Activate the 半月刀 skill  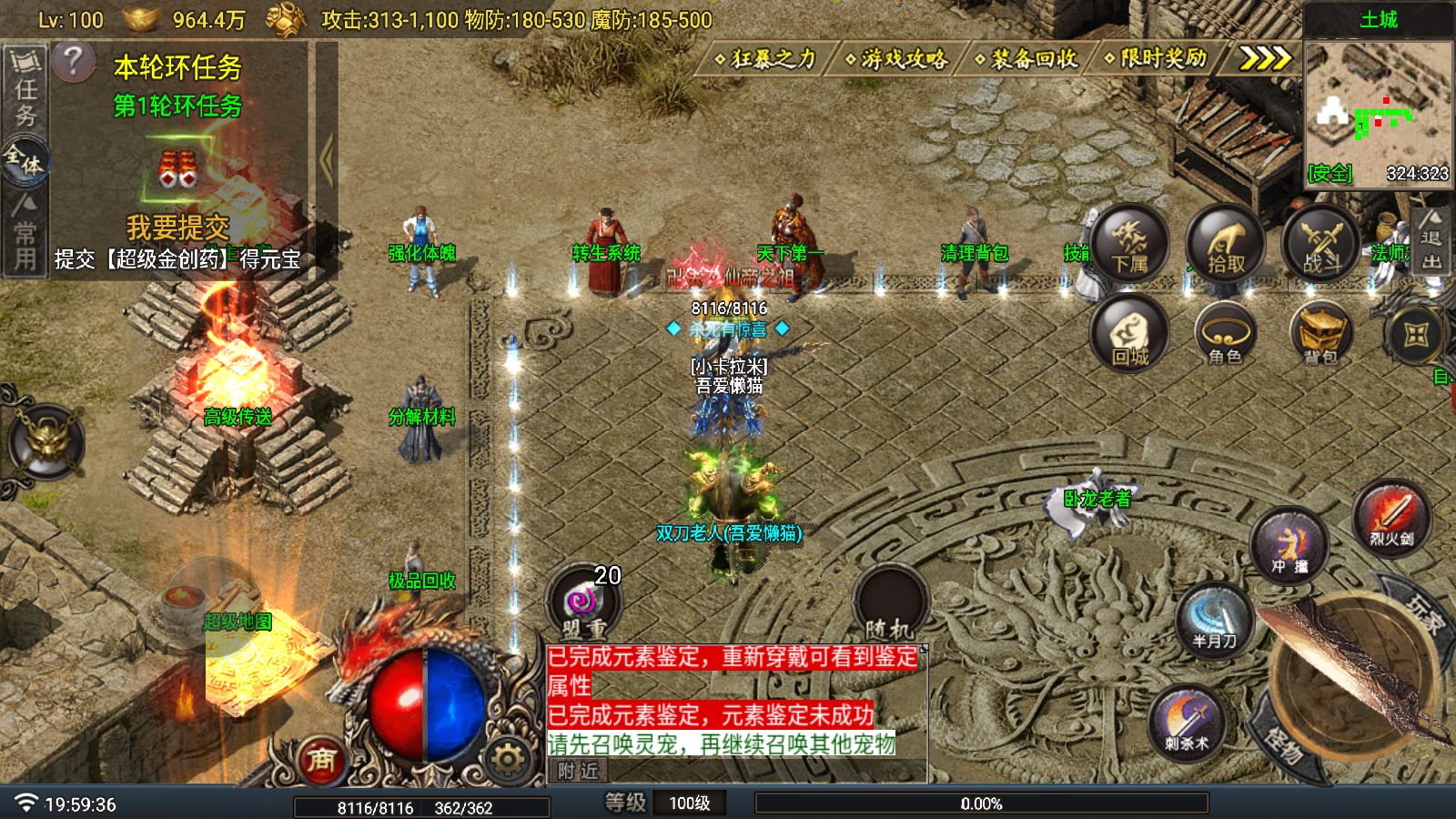coord(1214,621)
